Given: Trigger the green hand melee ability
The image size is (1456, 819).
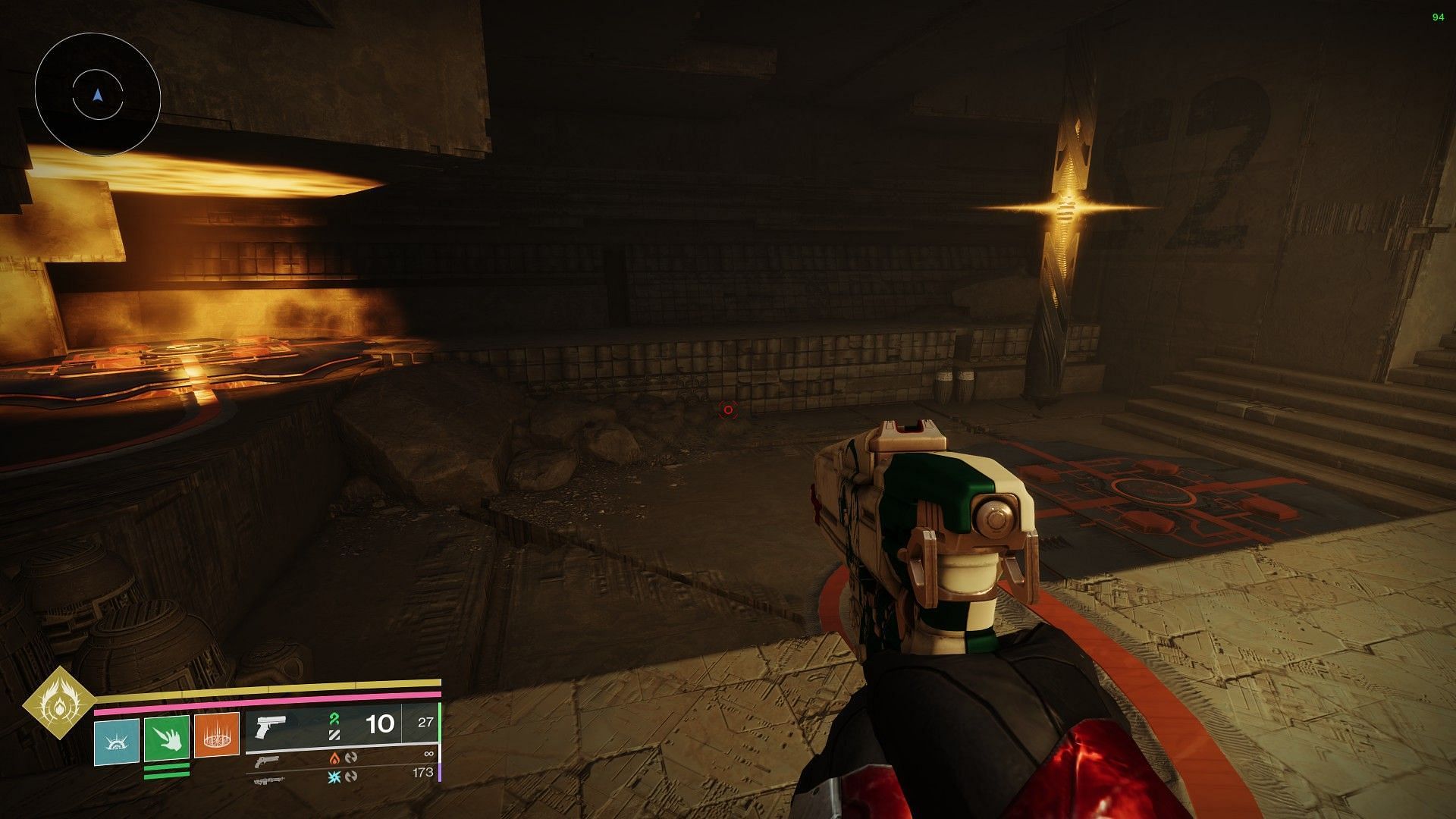Looking at the screenshot, I should pos(167,735).
